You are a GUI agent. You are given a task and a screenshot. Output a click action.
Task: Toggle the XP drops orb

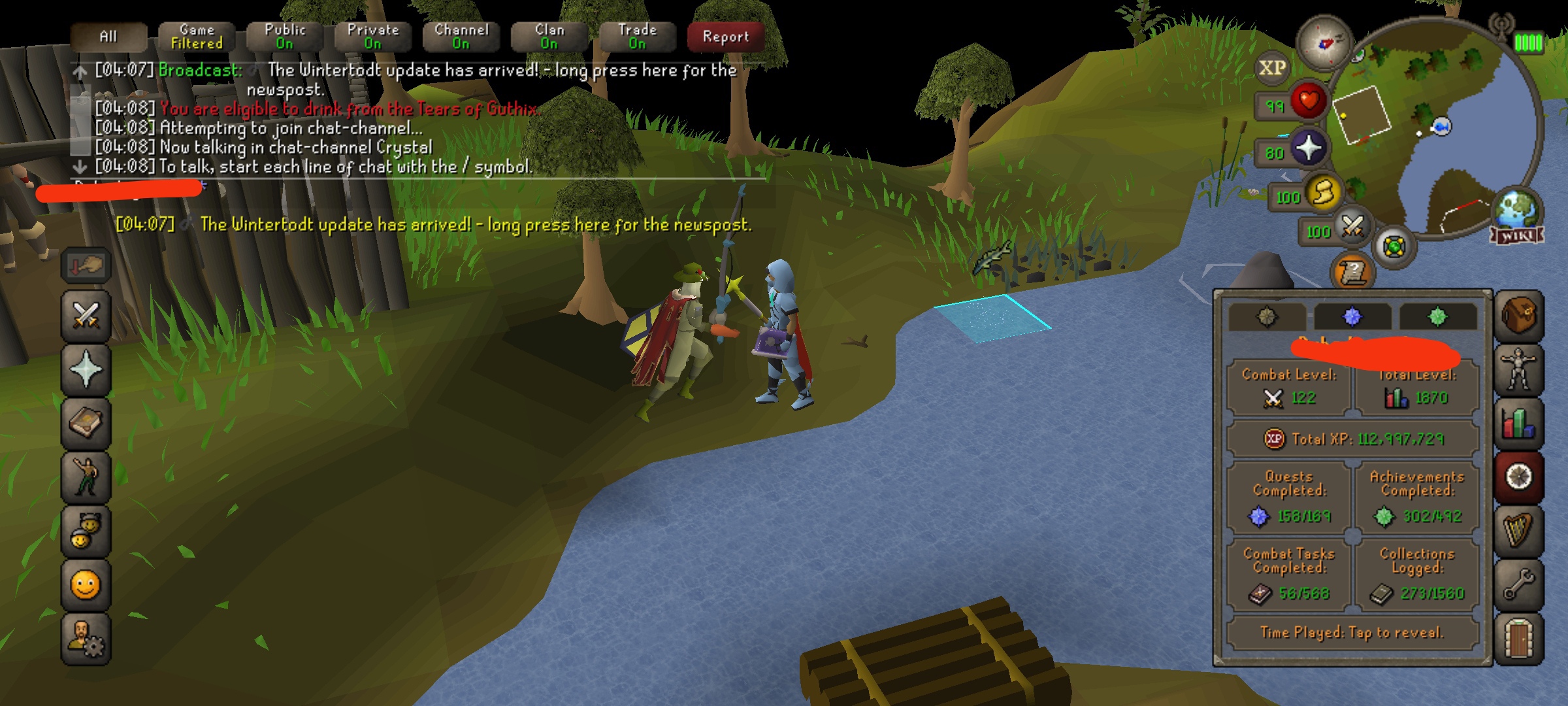pyautogui.click(x=1272, y=68)
